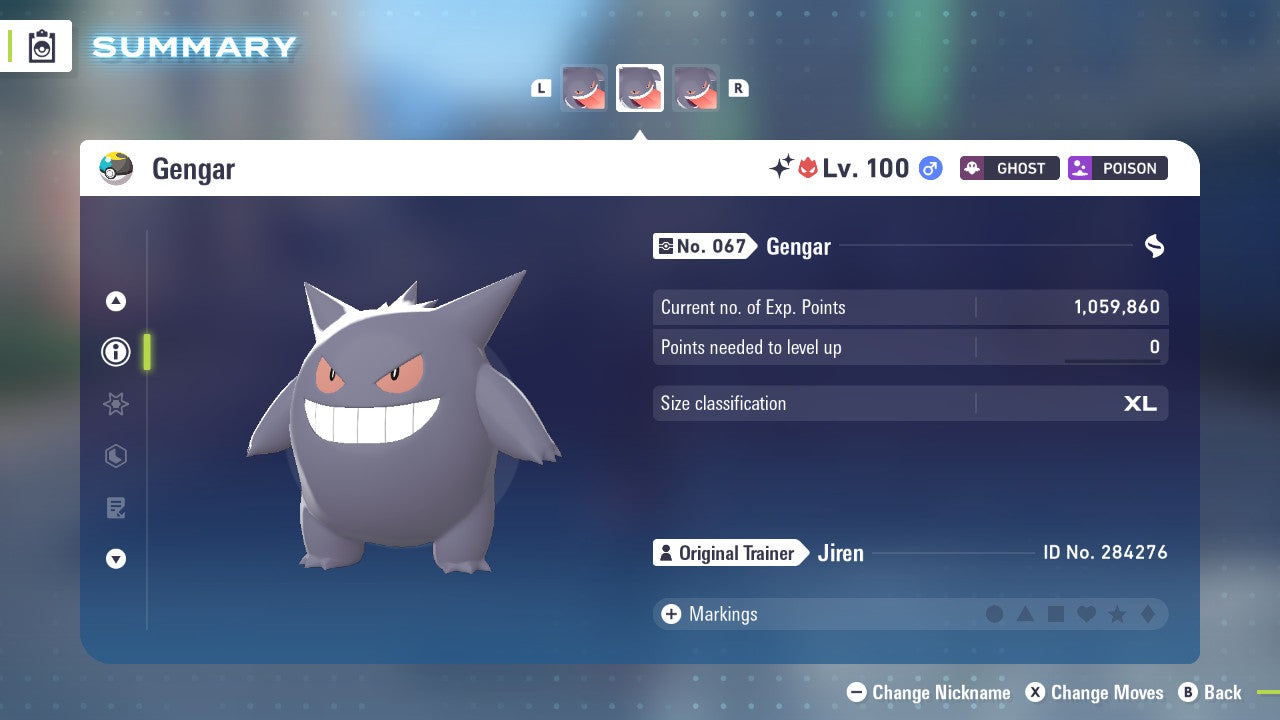Image resolution: width=1280 pixels, height=720 pixels.
Task: Expand the Markings section with the plus icon
Action: coord(670,614)
